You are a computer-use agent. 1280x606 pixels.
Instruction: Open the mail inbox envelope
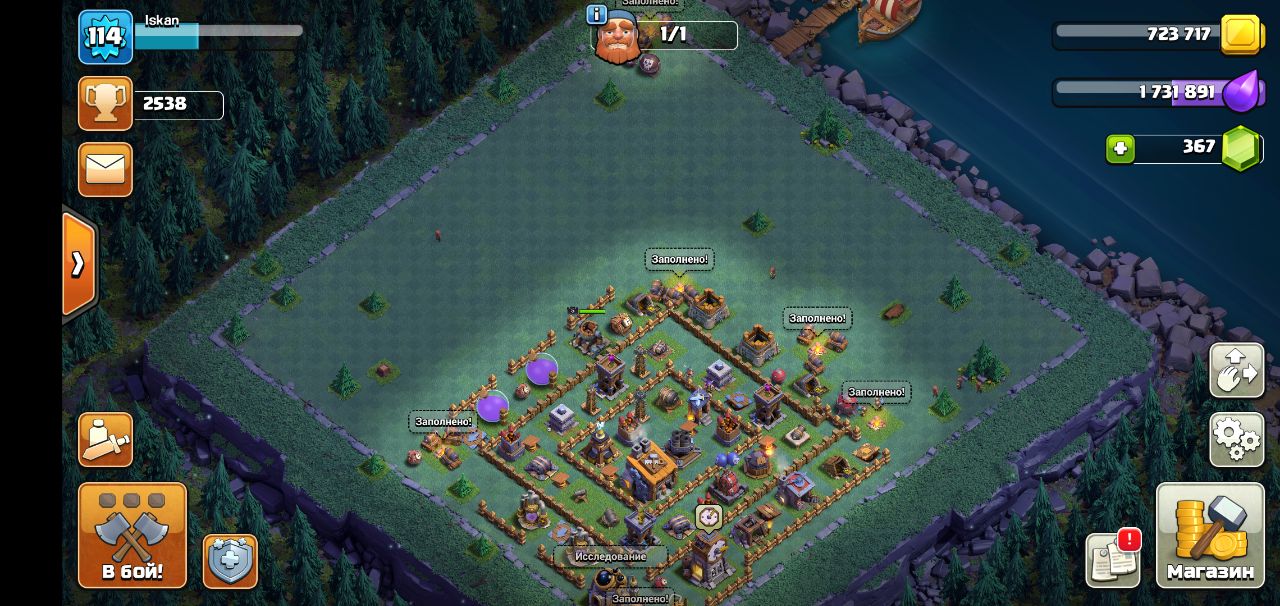point(105,169)
